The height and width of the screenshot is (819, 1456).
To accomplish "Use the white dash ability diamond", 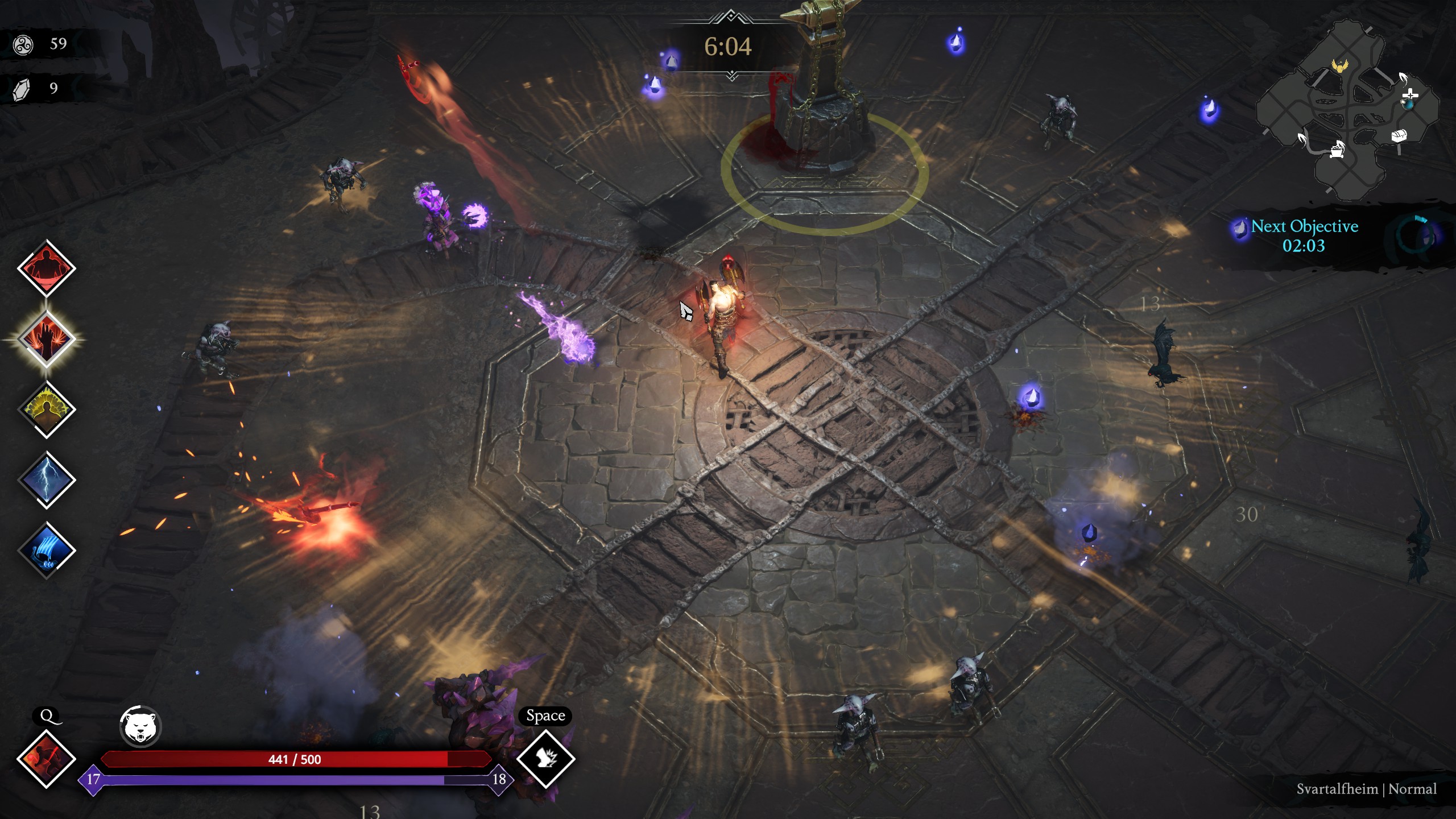I will point(545,759).
